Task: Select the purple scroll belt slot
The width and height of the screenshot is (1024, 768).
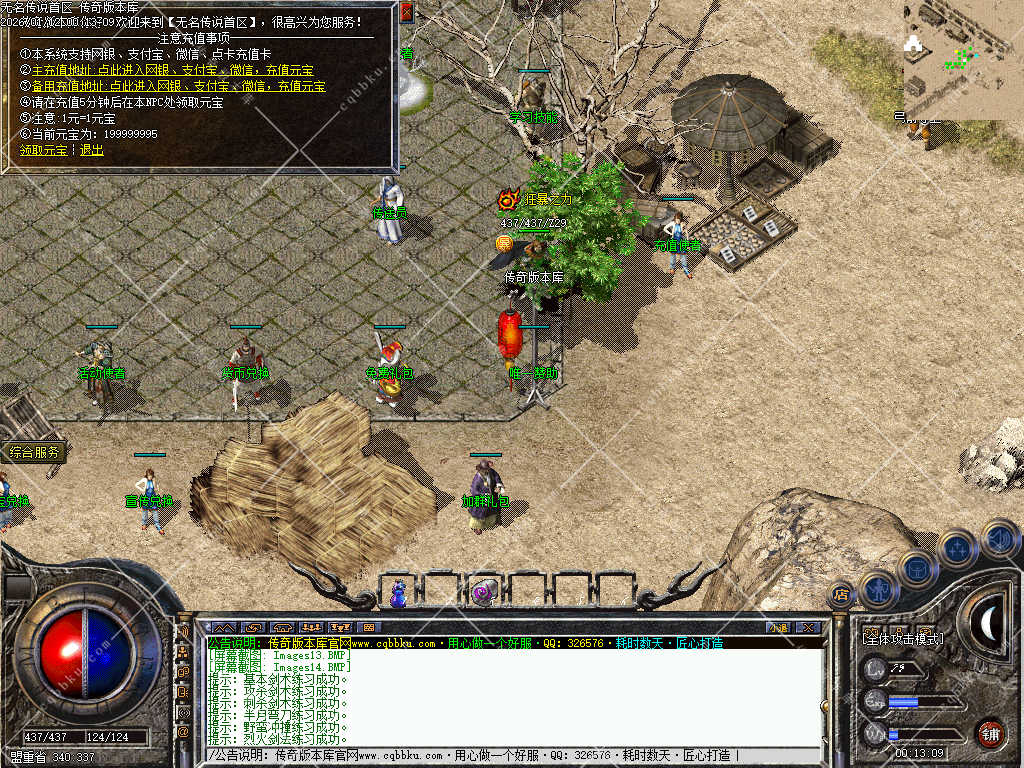Action: 485,593
